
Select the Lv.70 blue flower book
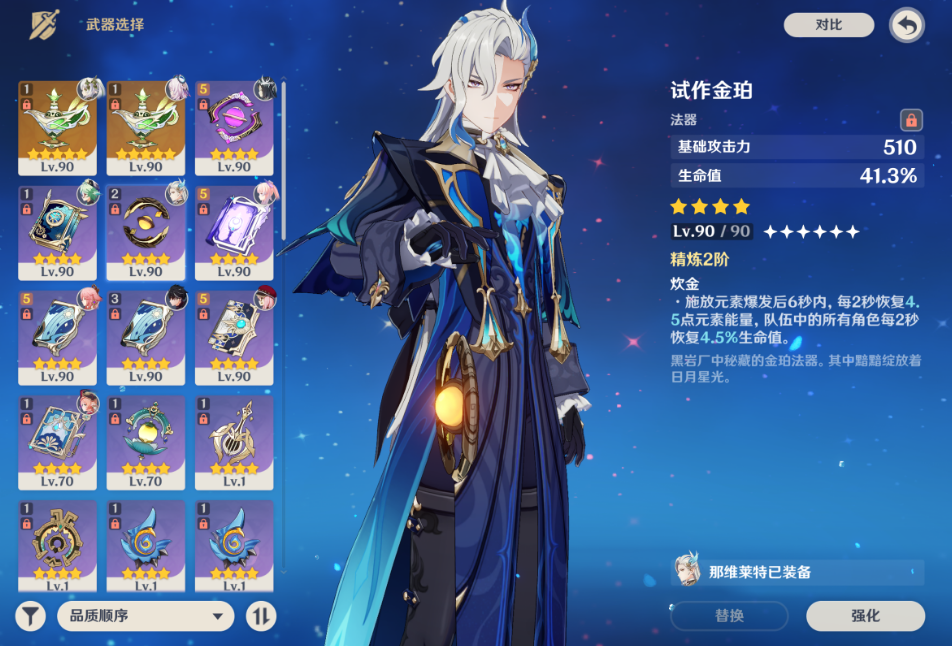pos(58,440)
